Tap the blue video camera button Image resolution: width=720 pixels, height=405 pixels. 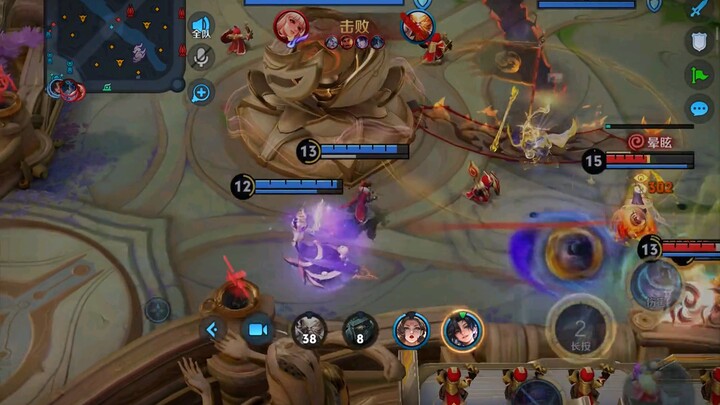point(257,329)
